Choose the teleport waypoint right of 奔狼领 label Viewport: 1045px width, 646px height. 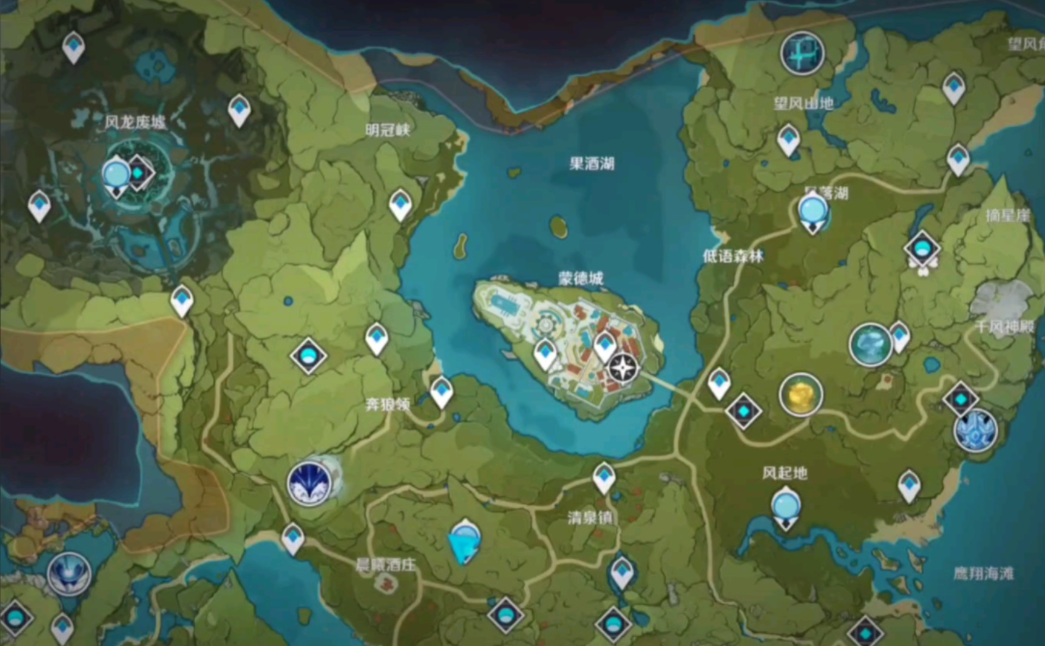pyautogui.click(x=441, y=391)
